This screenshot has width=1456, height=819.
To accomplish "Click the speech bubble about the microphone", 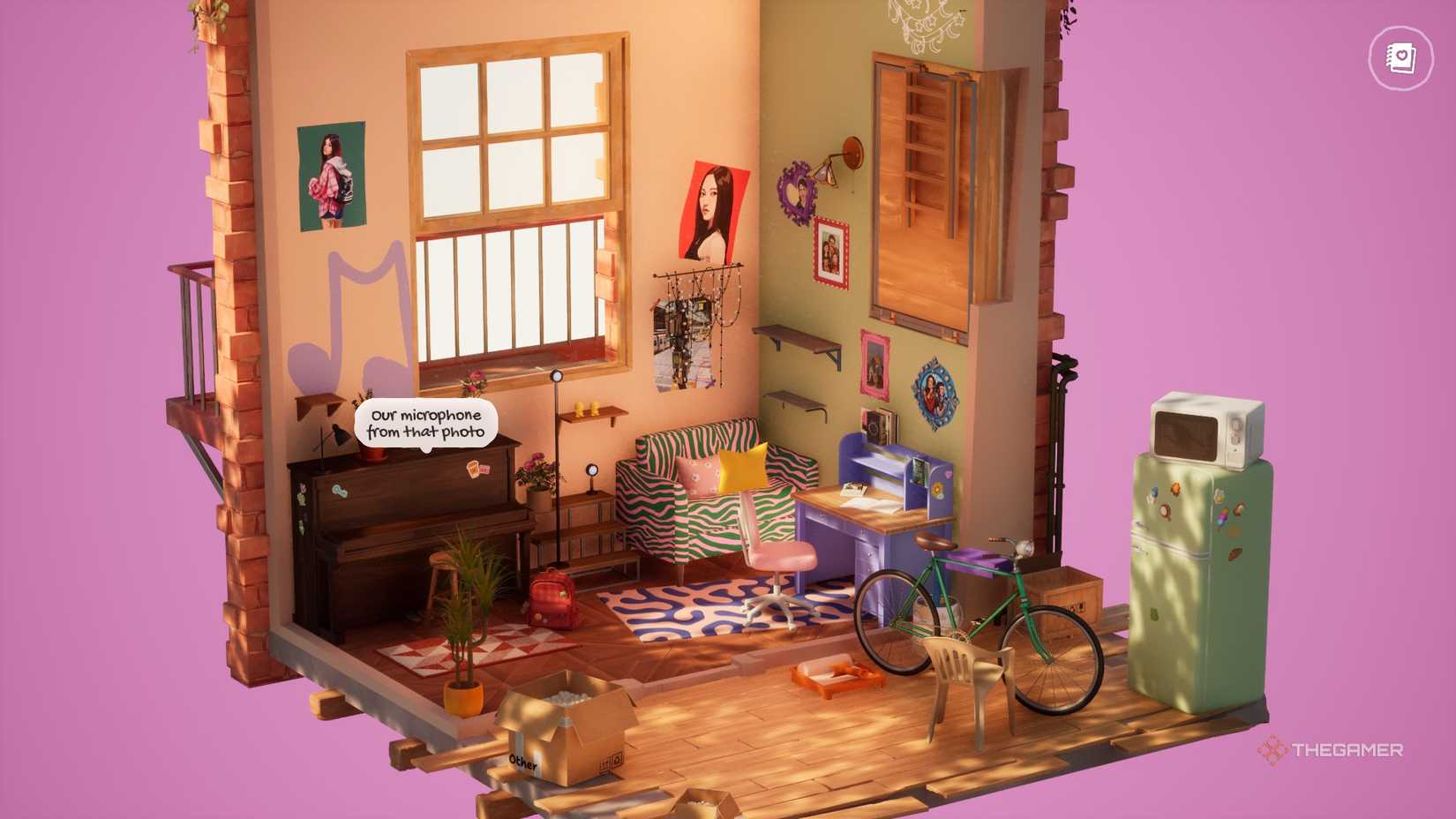I will [x=426, y=425].
